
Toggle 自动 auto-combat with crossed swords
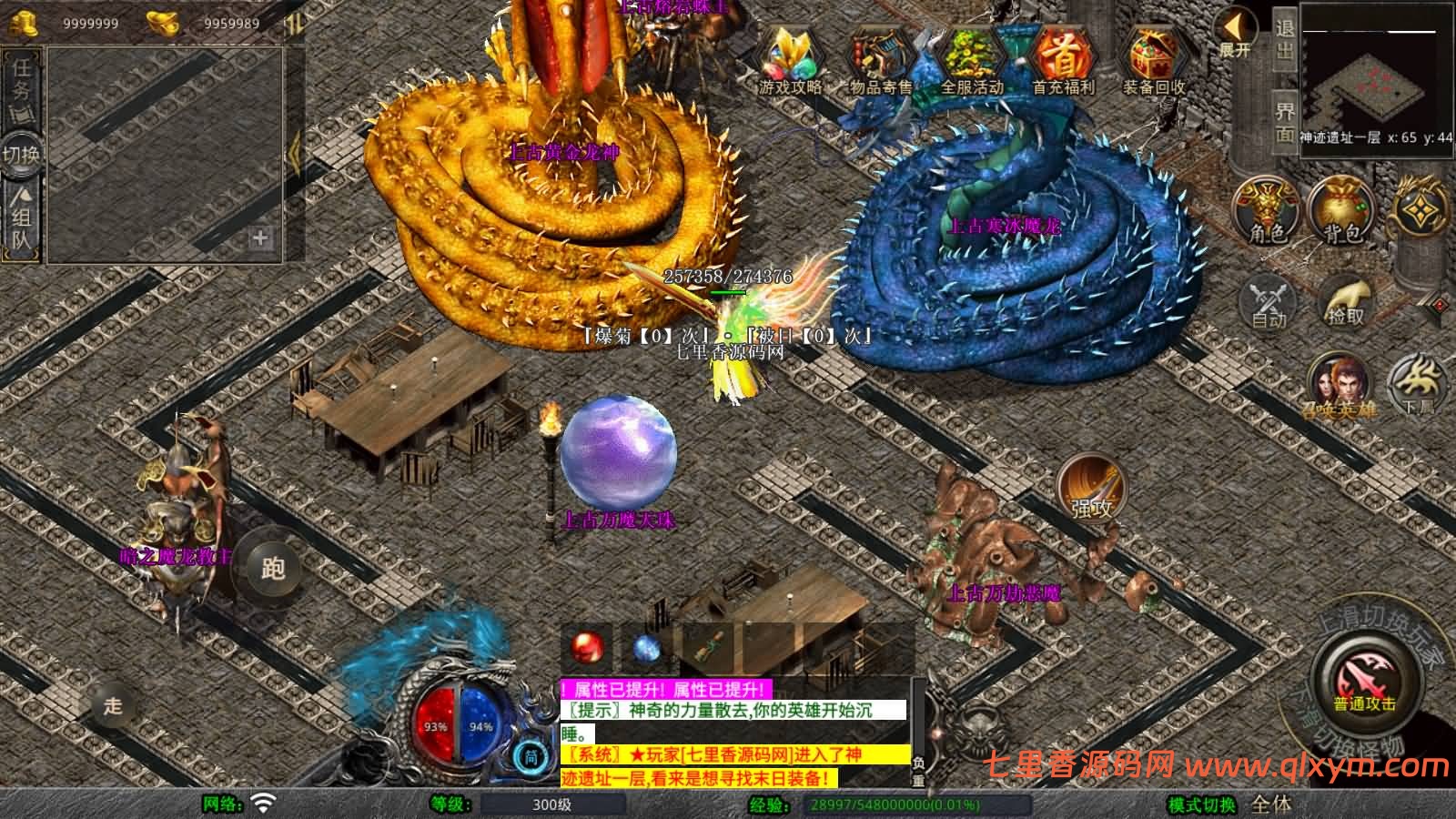coord(1269,300)
